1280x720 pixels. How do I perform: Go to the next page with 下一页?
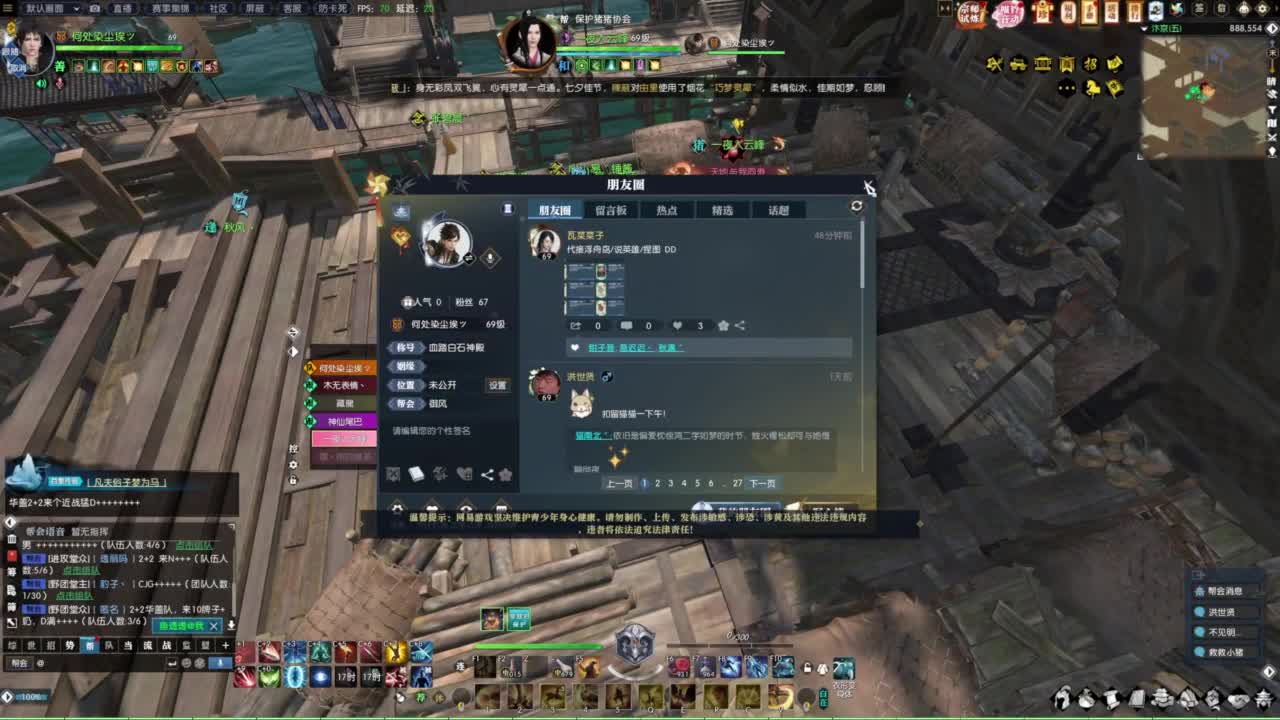point(763,483)
